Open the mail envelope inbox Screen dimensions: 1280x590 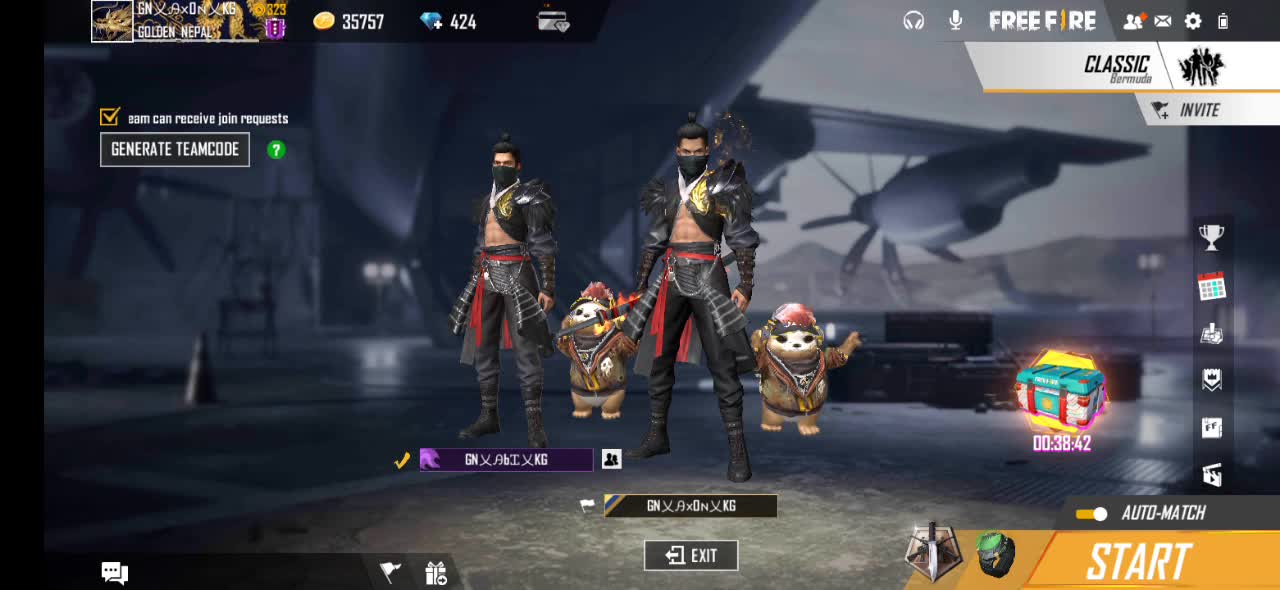1163,21
